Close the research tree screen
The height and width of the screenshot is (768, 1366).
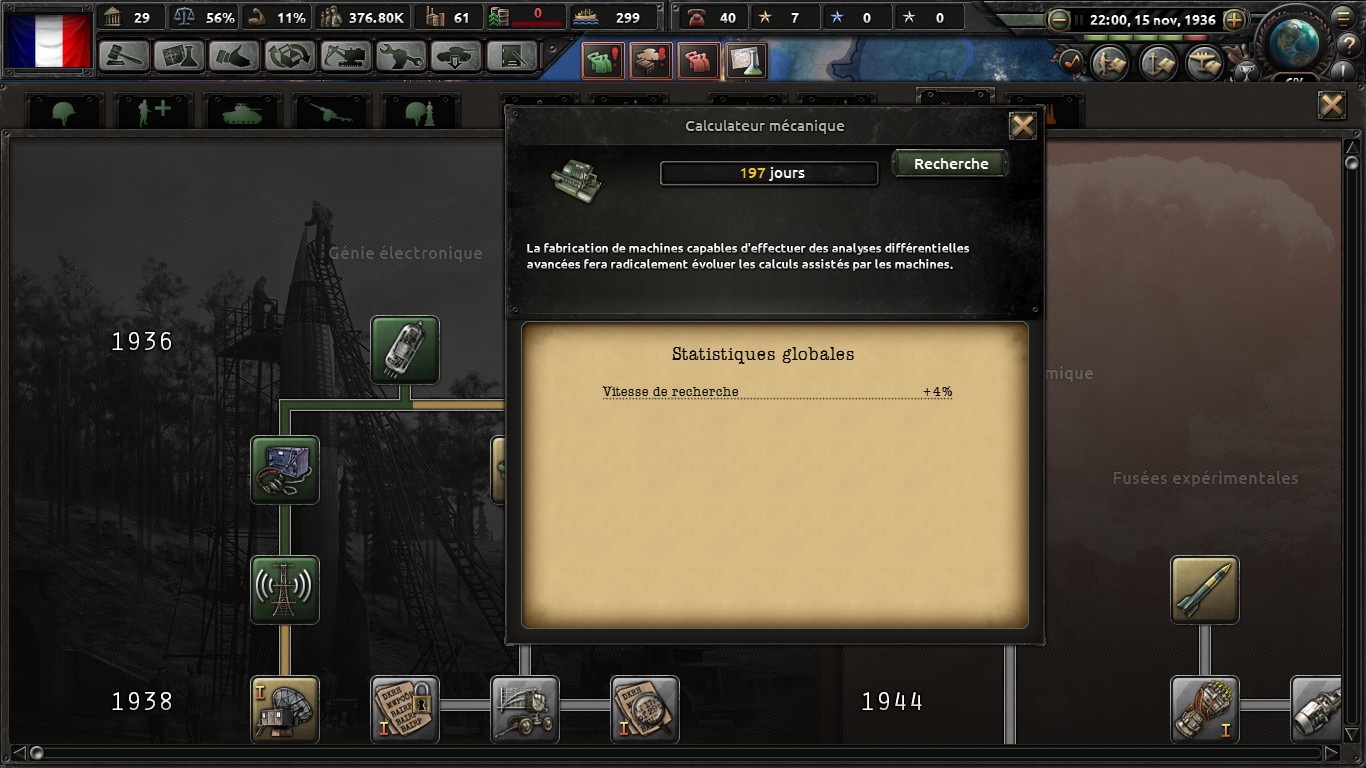pyautogui.click(x=1331, y=105)
